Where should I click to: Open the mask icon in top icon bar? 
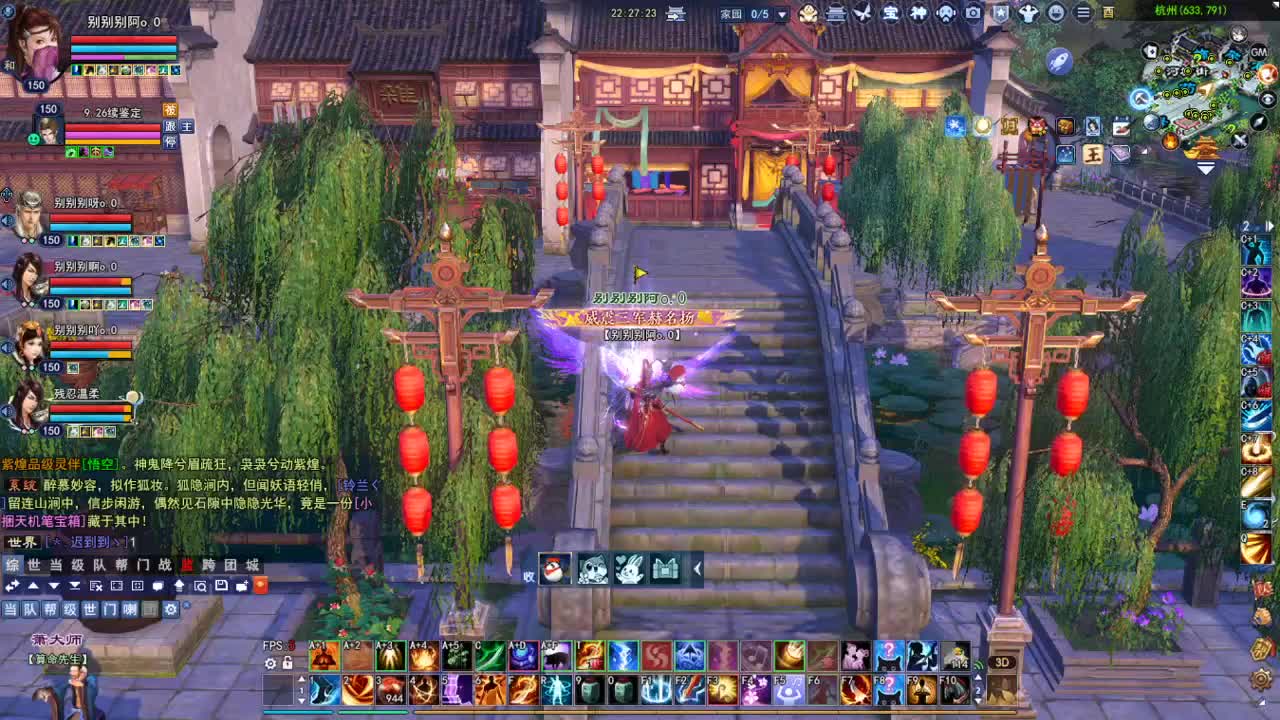click(x=945, y=12)
